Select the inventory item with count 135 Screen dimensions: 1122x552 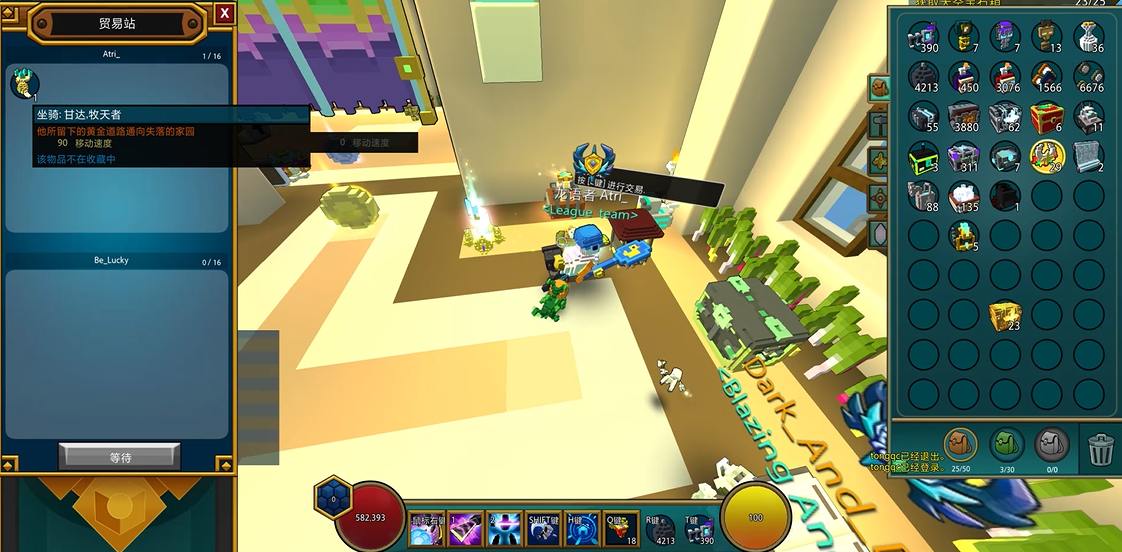click(x=964, y=195)
